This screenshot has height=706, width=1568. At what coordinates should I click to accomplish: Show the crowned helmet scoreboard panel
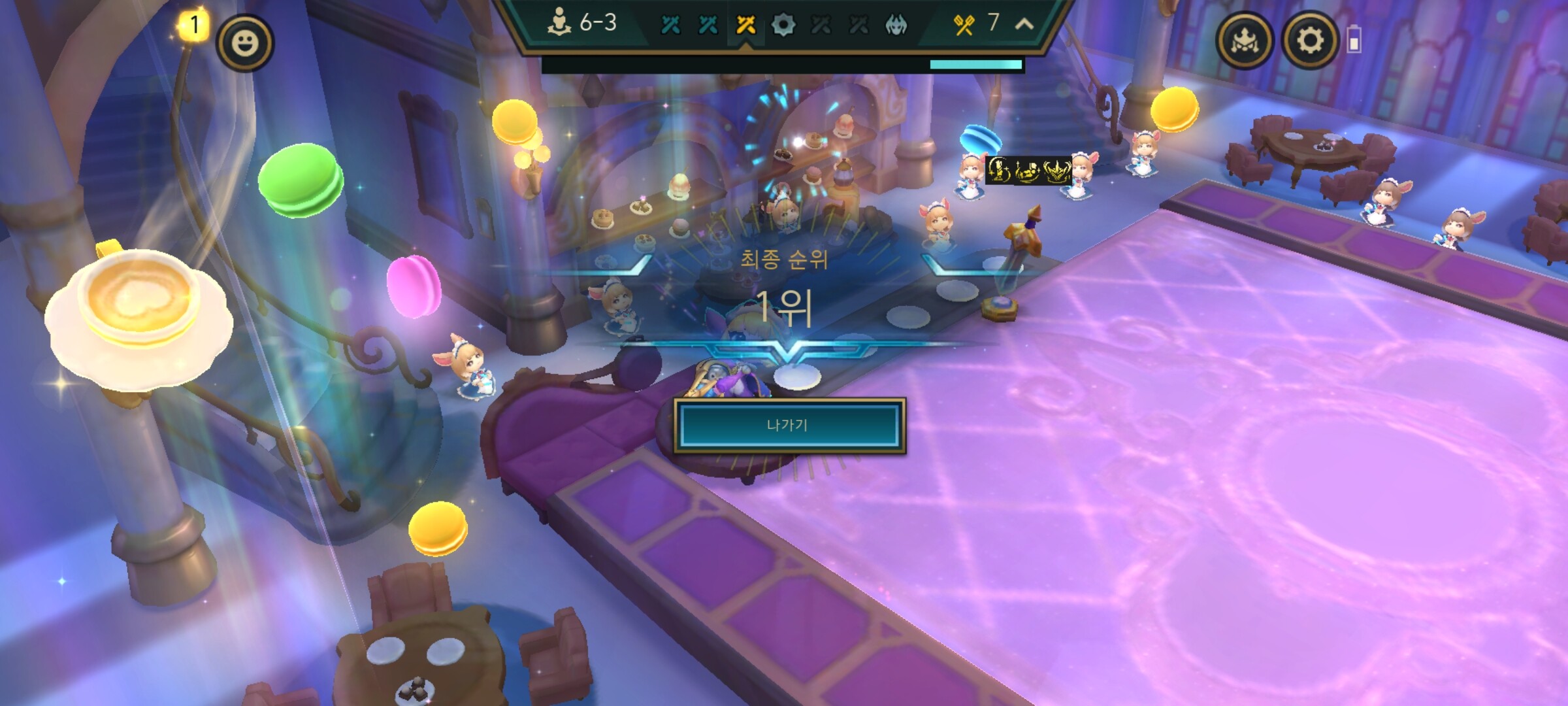click(1244, 41)
